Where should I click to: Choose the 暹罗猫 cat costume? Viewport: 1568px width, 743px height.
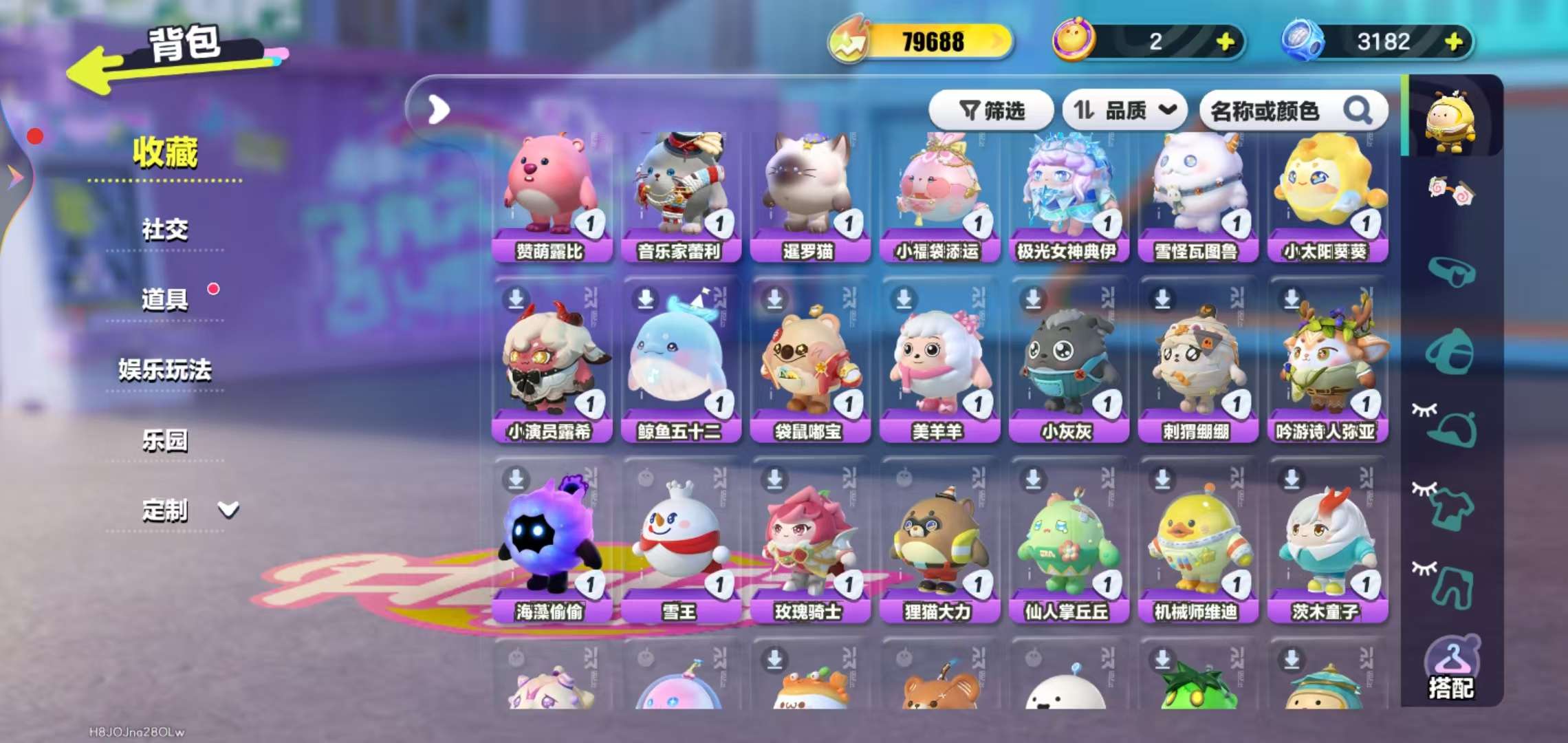pyautogui.click(x=809, y=196)
